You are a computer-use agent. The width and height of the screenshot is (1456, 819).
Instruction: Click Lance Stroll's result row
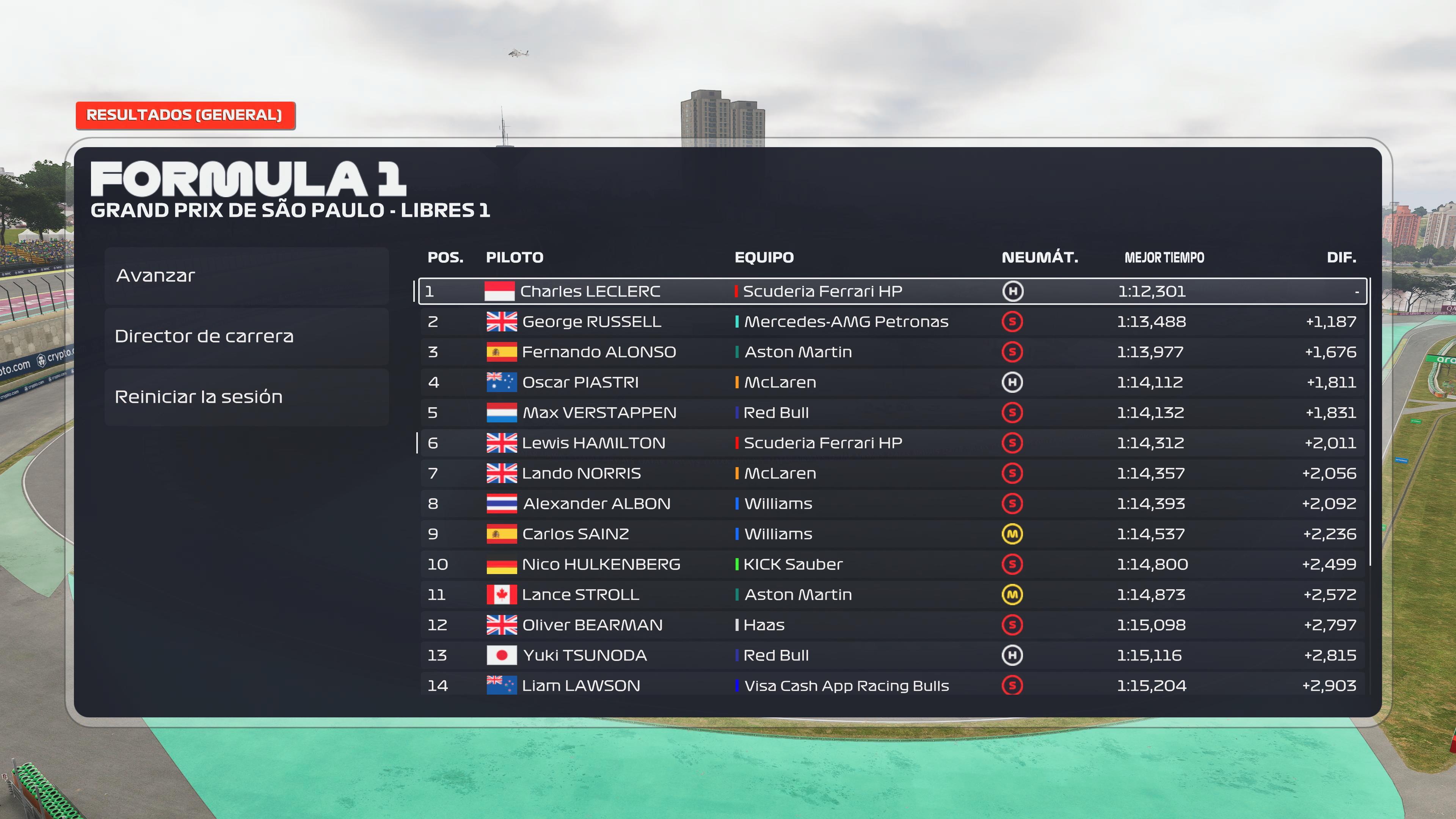coord(892,595)
